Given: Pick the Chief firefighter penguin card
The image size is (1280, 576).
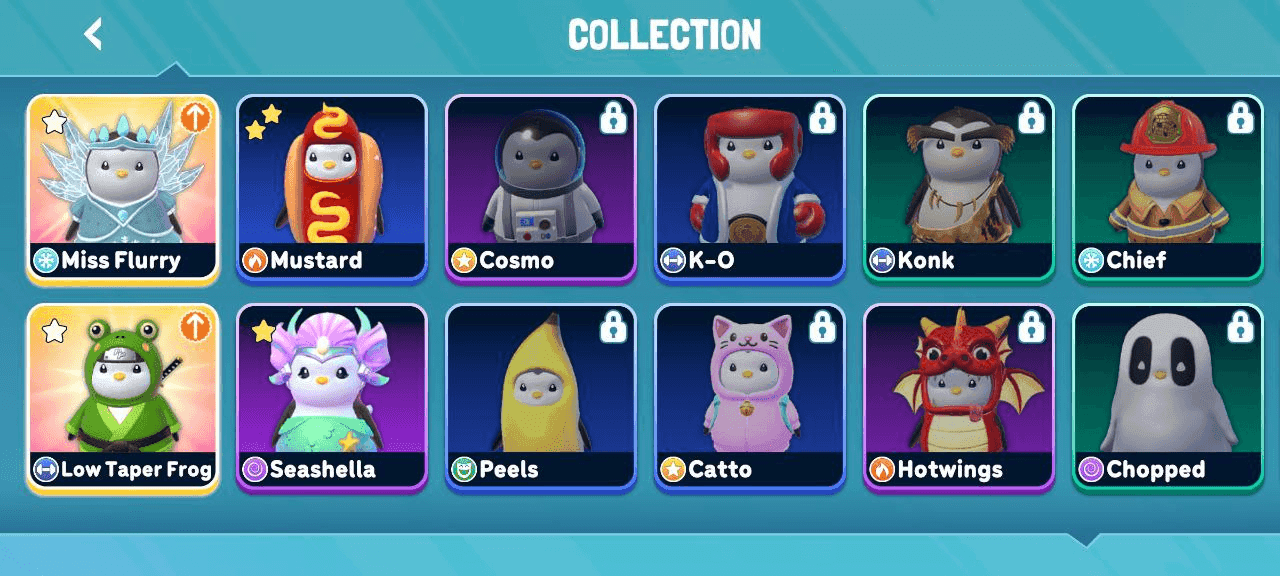Looking at the screenshot, I should tap(1167, 190).
